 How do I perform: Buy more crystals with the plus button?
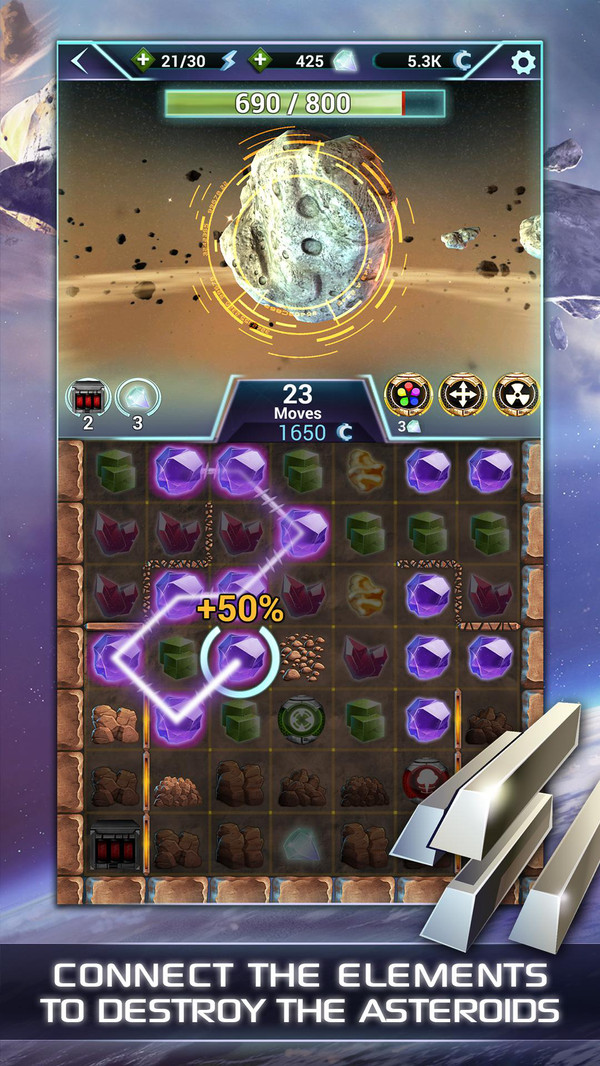point(259,61)
